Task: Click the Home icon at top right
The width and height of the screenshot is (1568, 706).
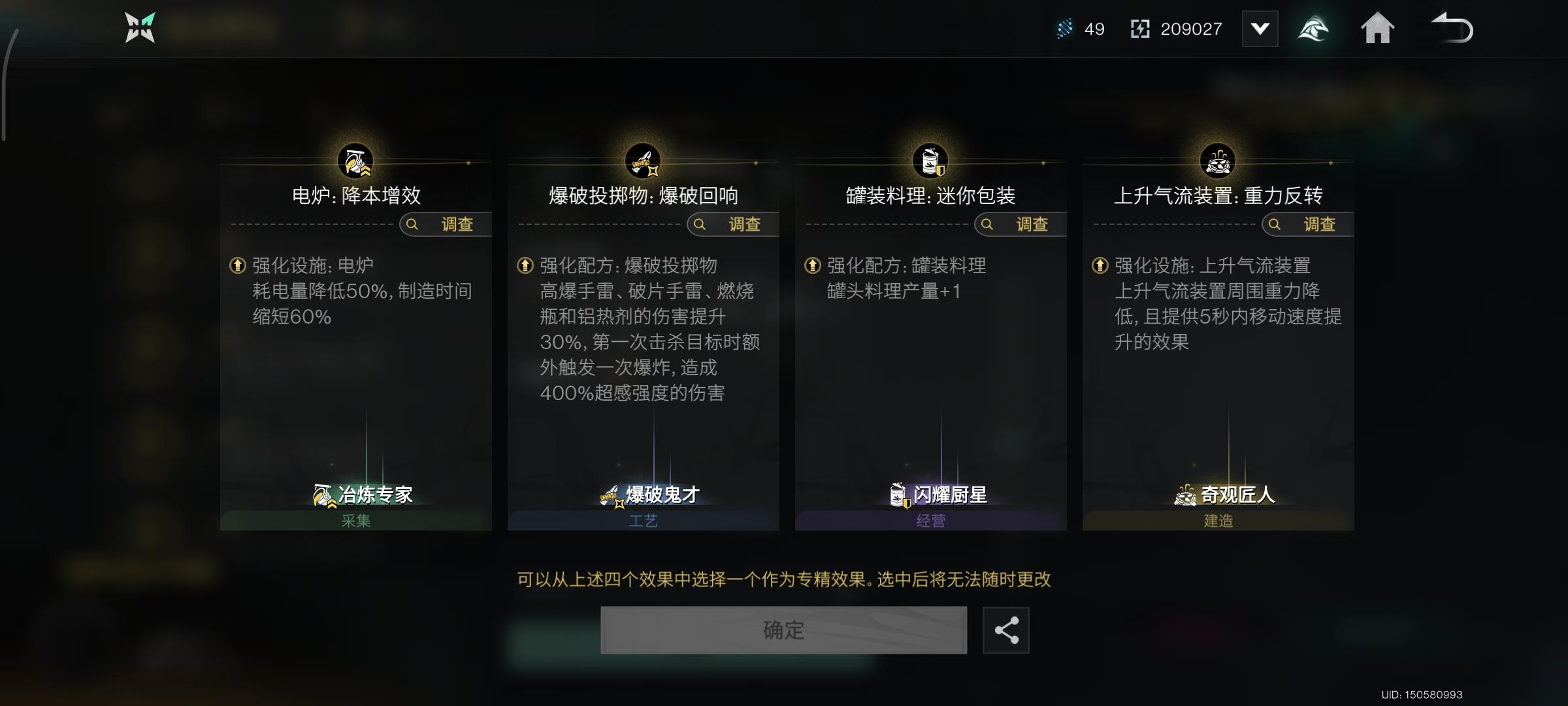Action: point(1379,29)
